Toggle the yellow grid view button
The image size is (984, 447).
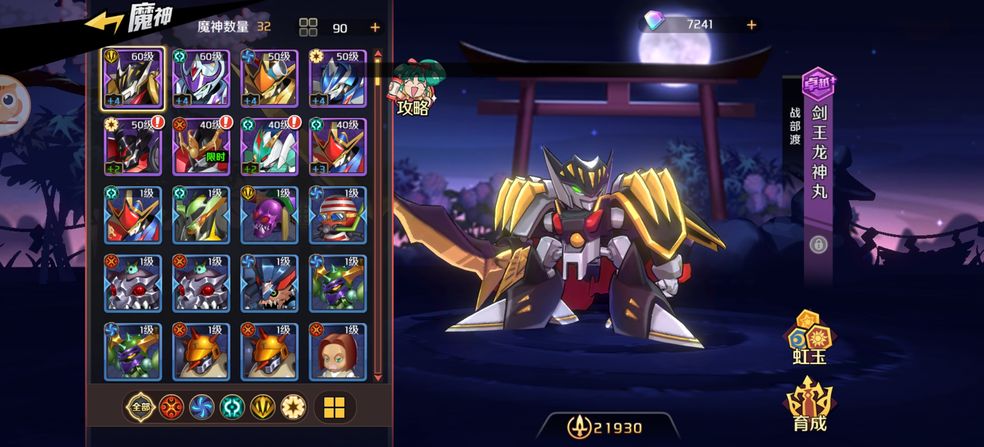[x=335, y=406]
